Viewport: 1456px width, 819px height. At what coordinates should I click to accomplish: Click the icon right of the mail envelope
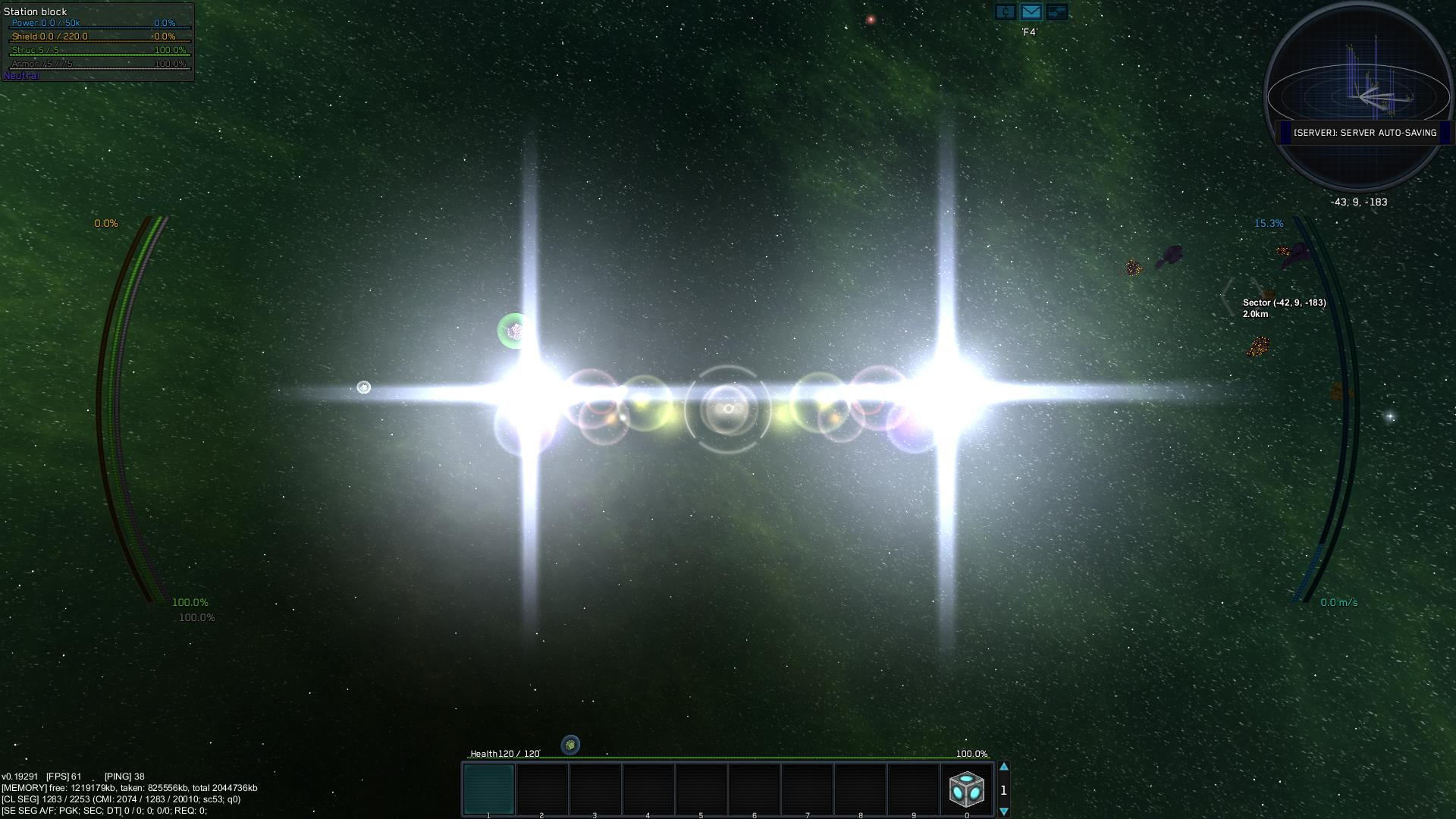click(x=1056, y=12)
